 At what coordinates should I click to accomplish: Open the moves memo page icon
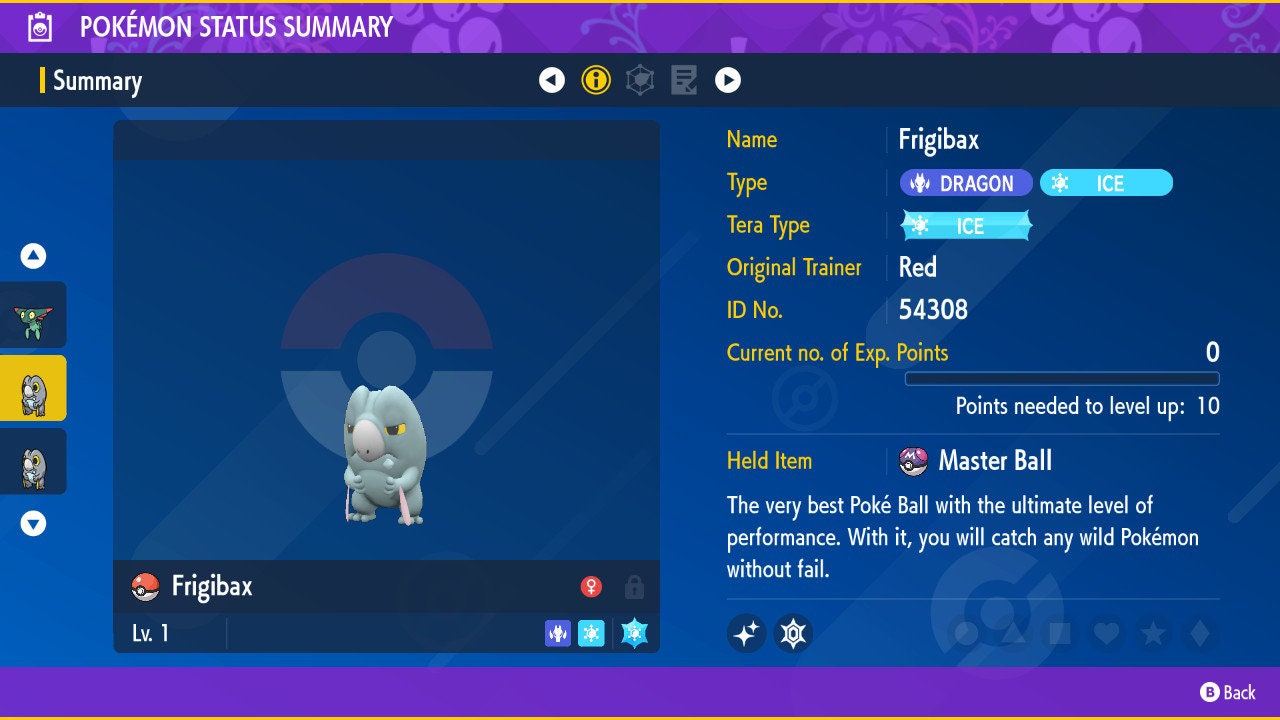click(684, 80)
